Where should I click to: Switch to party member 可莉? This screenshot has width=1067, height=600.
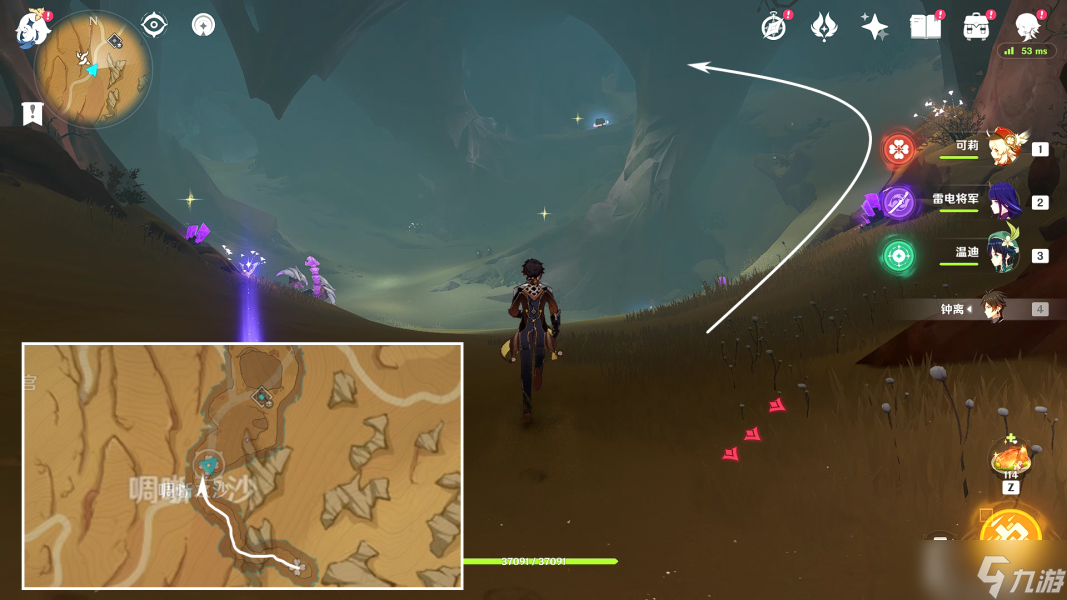click(x=1000, y=149)
